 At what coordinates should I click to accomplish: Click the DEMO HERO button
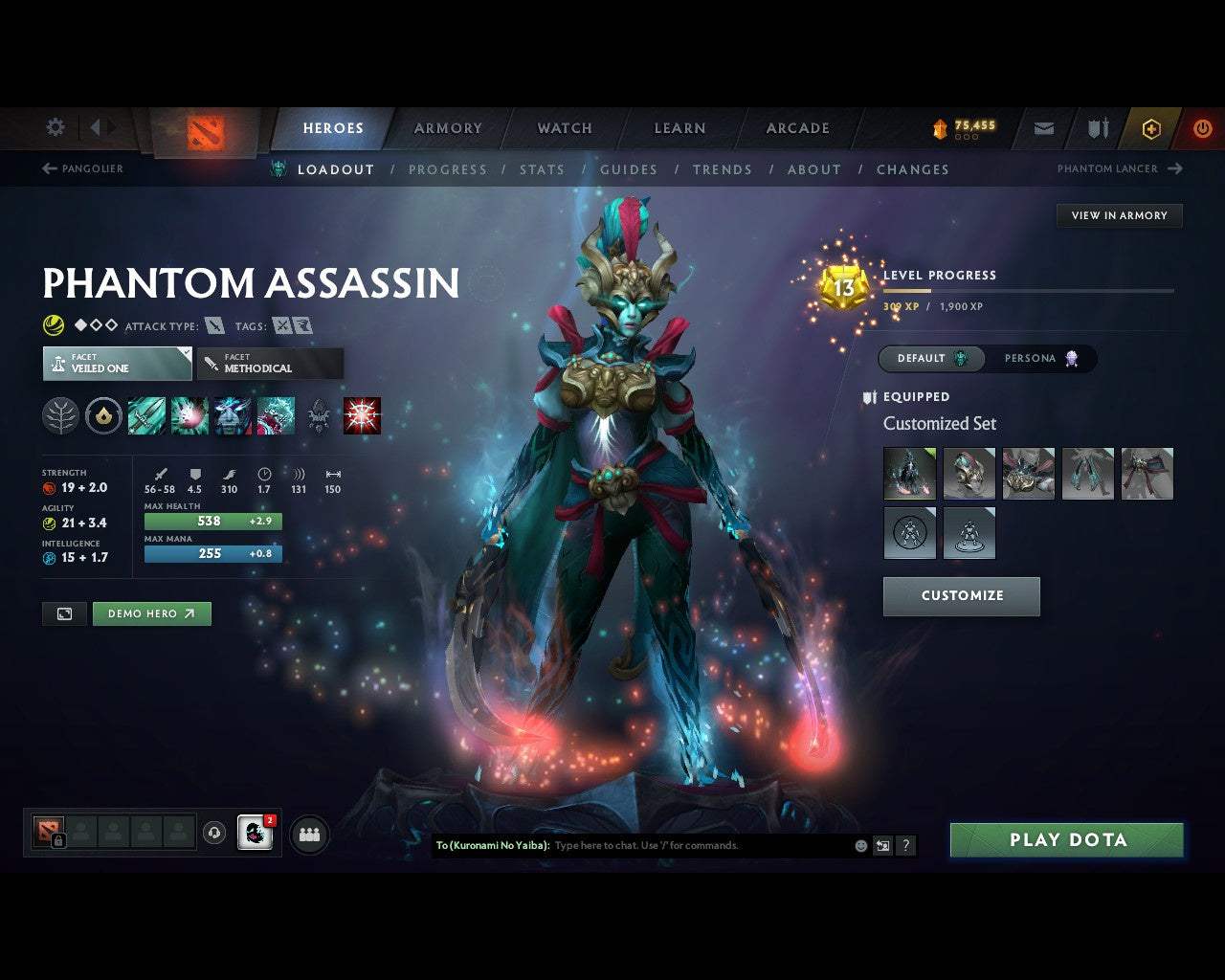(151, 613)
